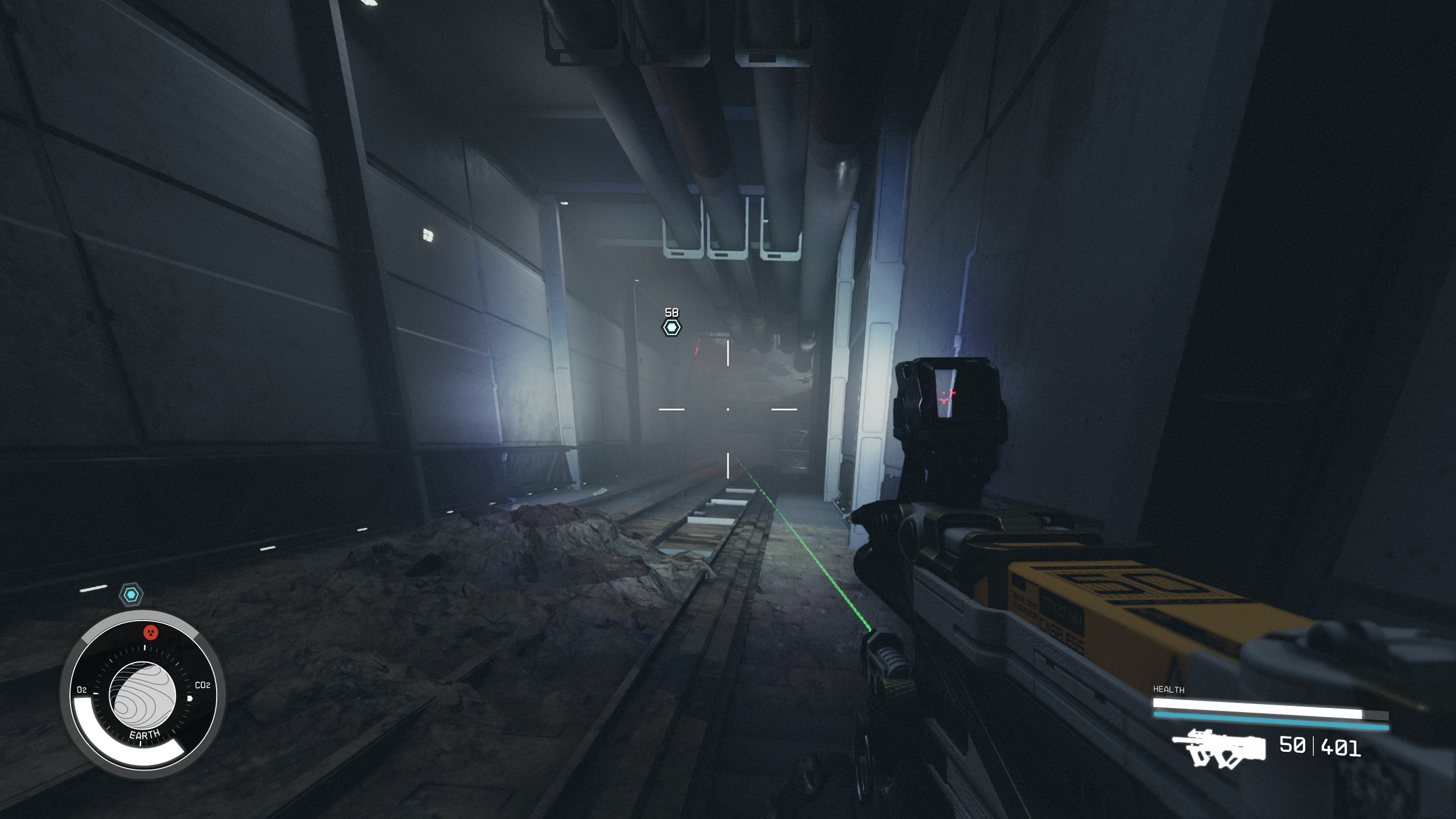Click the equipped rifle weapon icon

coord(1219,748)
